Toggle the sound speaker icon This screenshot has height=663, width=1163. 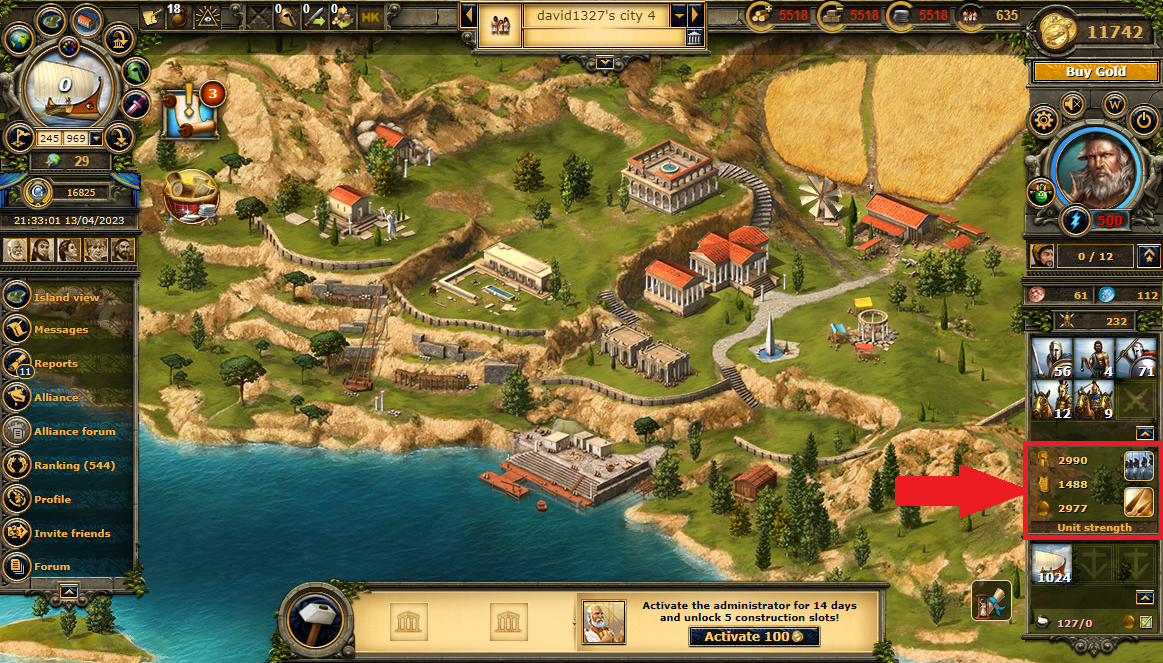pos(1073,103)
